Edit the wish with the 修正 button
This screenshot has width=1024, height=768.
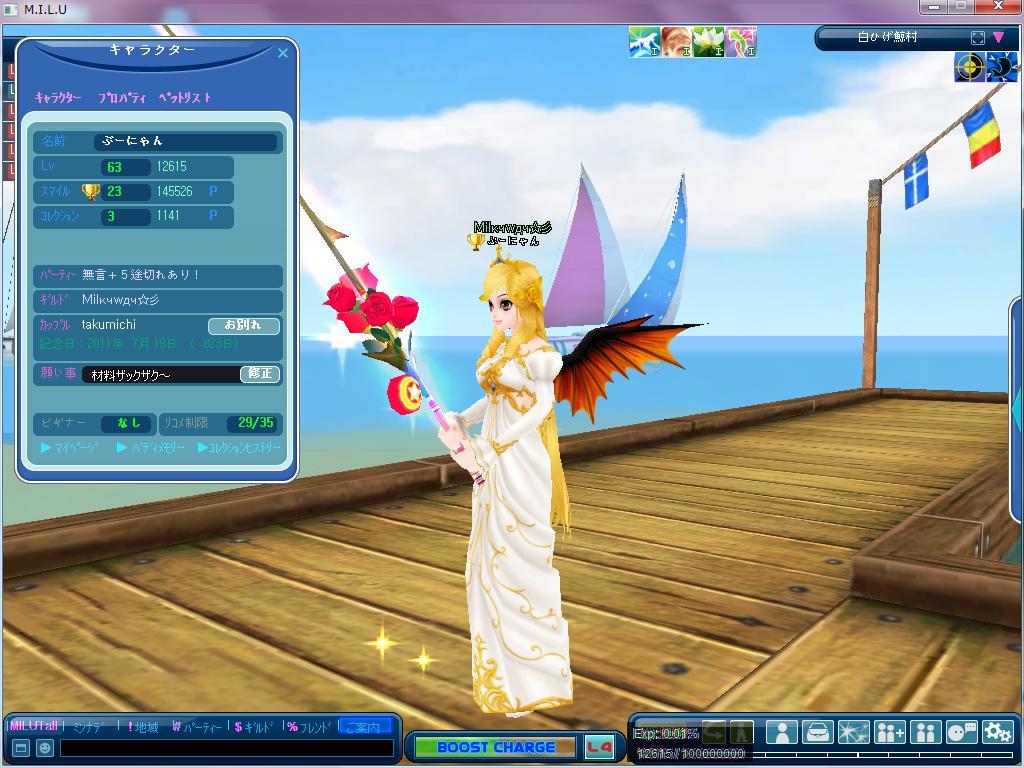pyautogui.click(x=260, y=373)
